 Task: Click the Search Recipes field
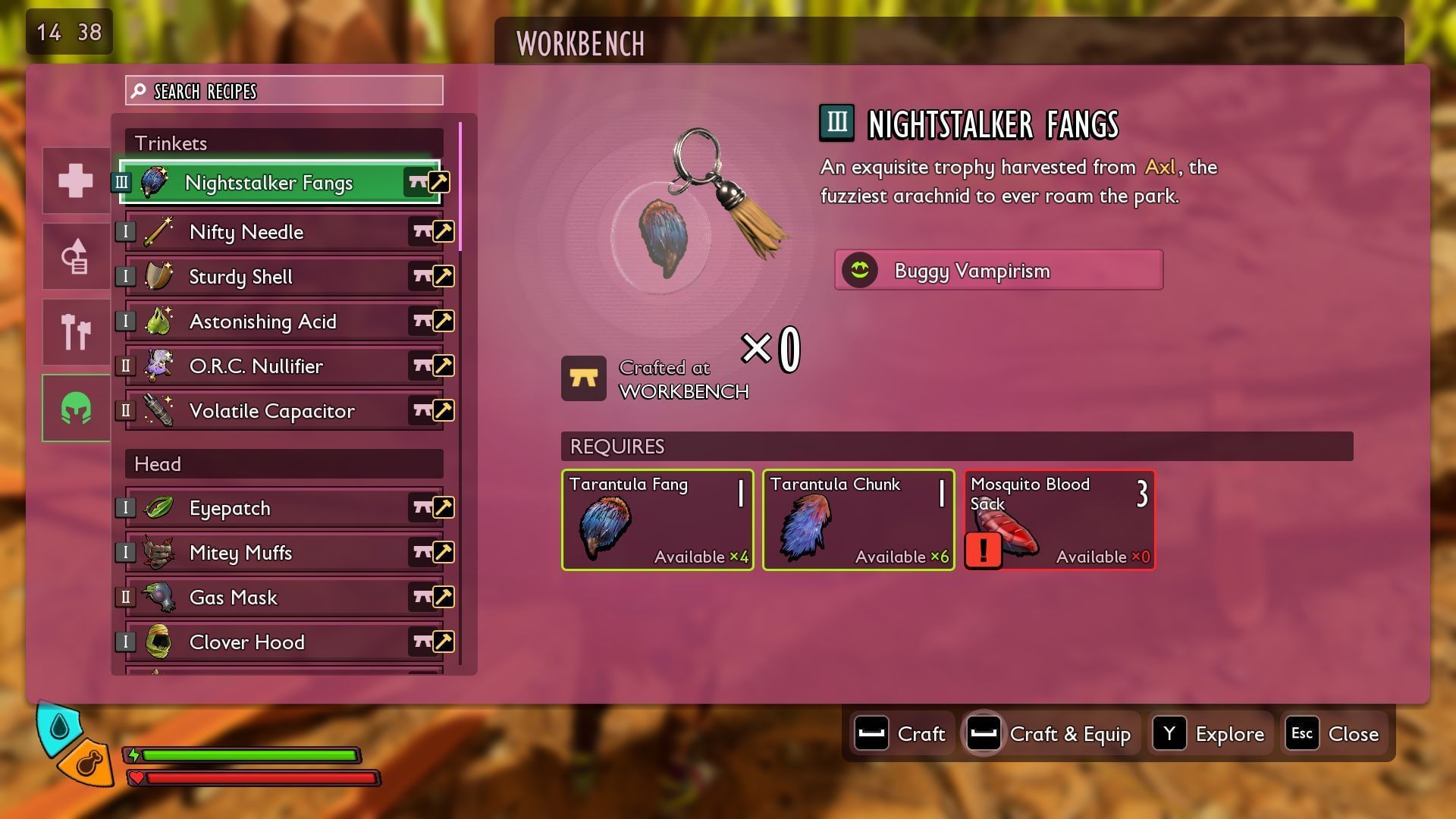(284, 91)
